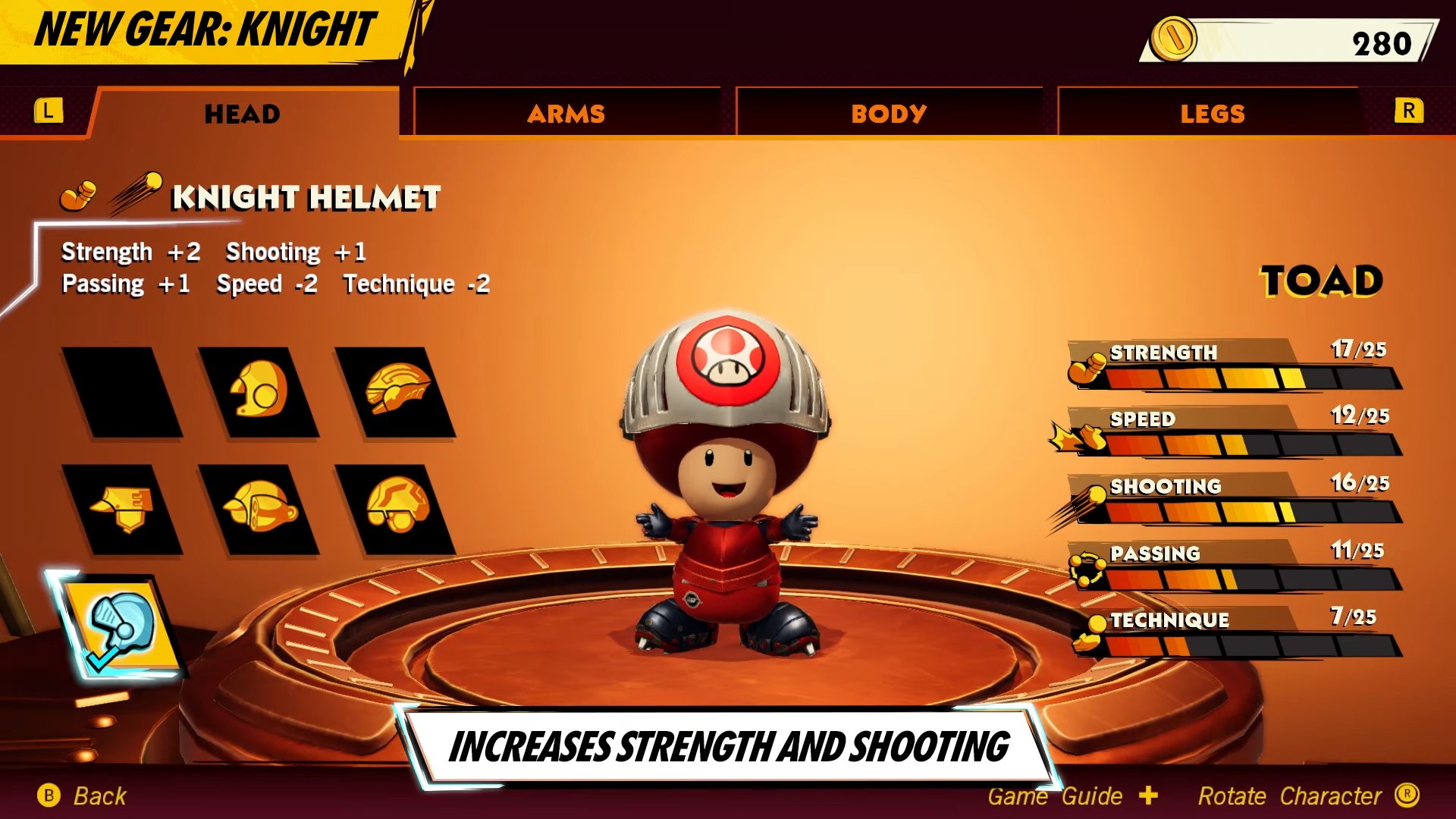The image size is (1456, 819).
Task: Choose the empty black no-gear head slot
Action: pyautogui.click(x=121, y=392)
